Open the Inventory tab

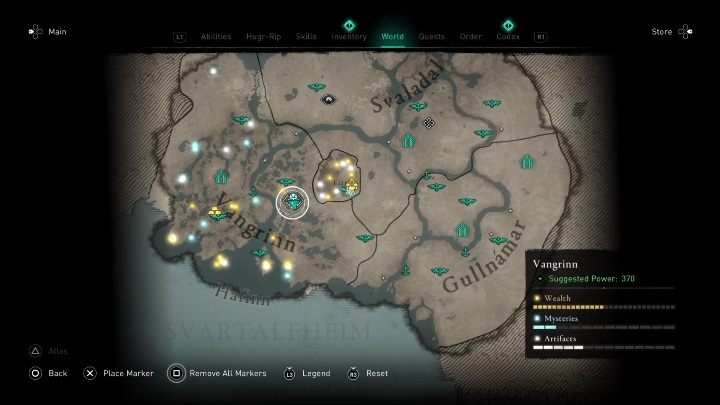[349, 36]
